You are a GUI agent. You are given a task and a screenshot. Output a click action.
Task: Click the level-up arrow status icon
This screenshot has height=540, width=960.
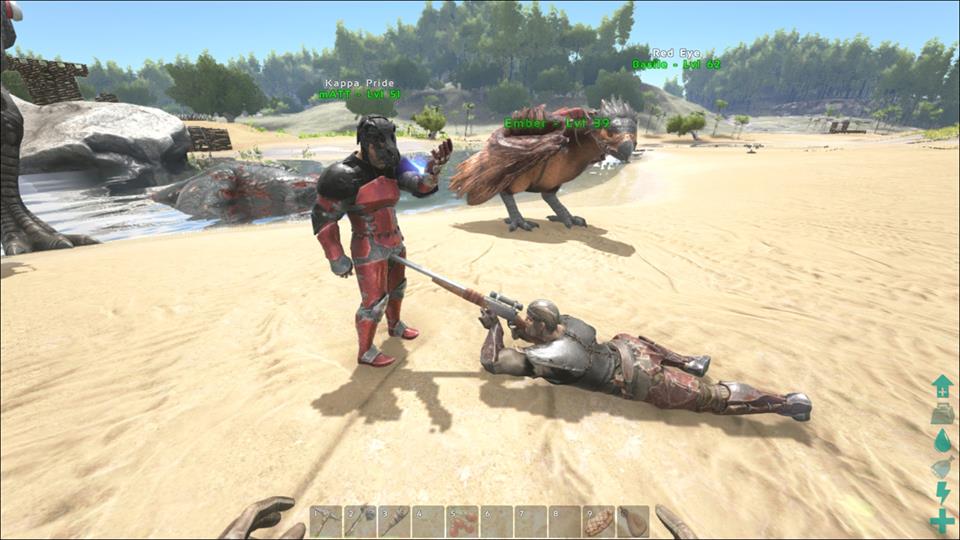[942, 386]
